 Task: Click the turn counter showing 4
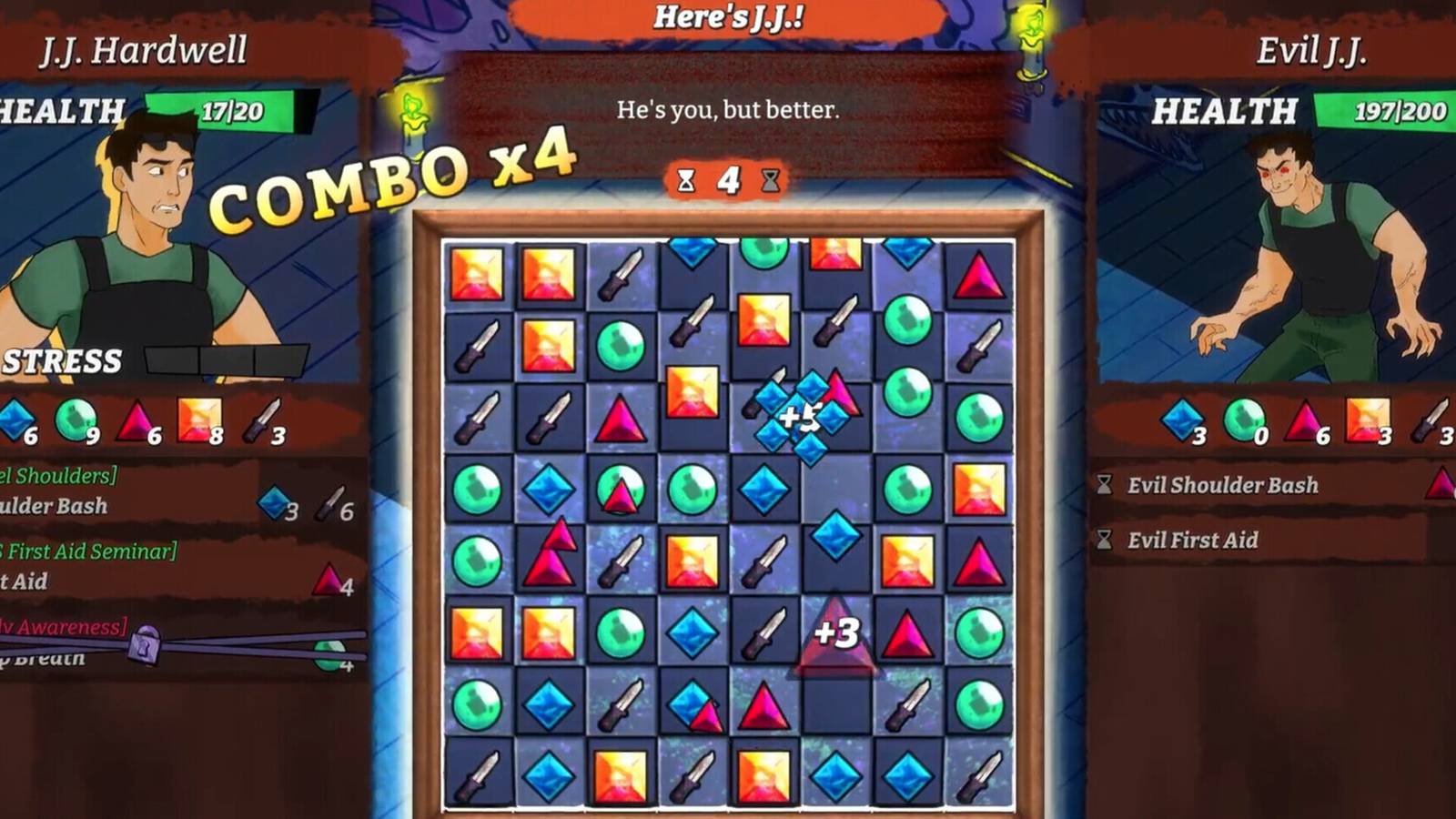click(728, 180)
